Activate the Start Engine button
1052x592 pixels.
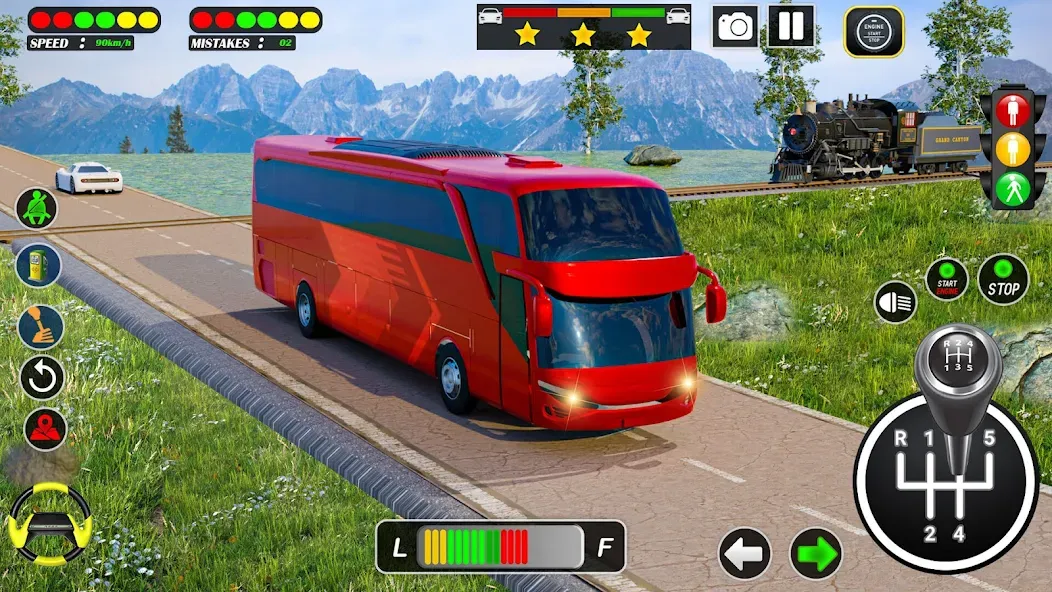coord(946,279)
